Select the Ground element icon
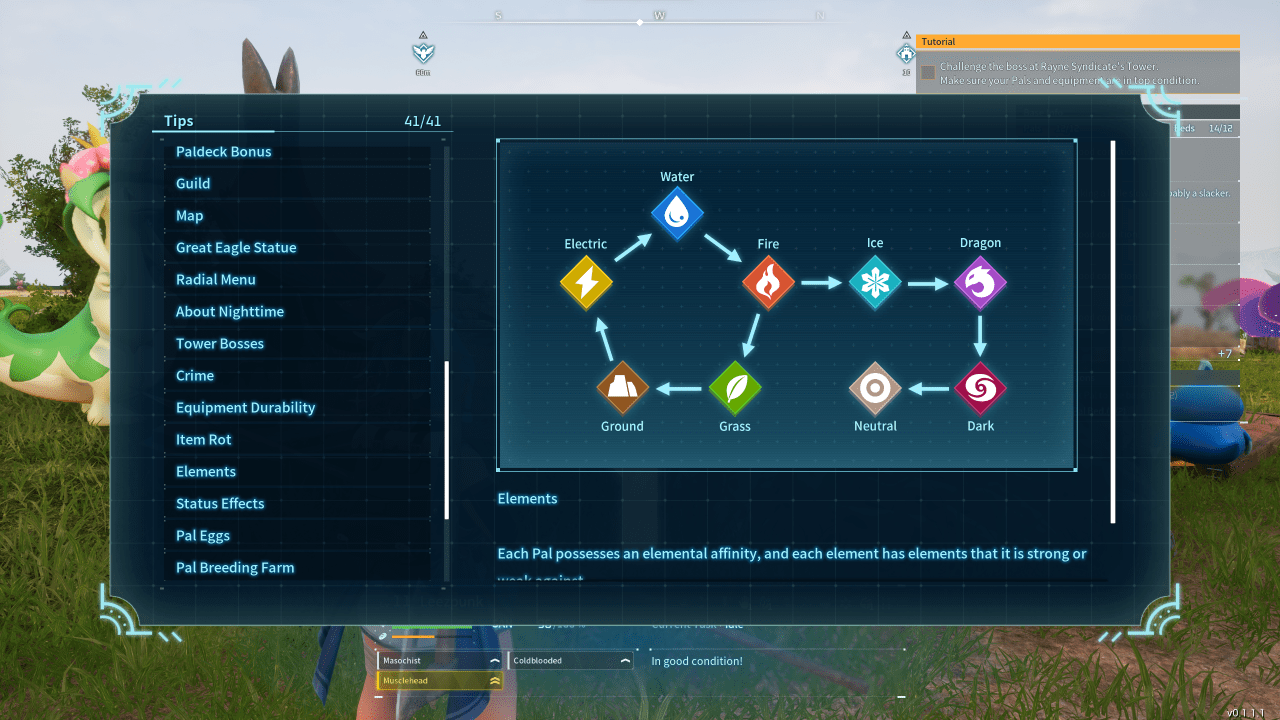Viewport: 1280px width, 720px height. point(622,388)
